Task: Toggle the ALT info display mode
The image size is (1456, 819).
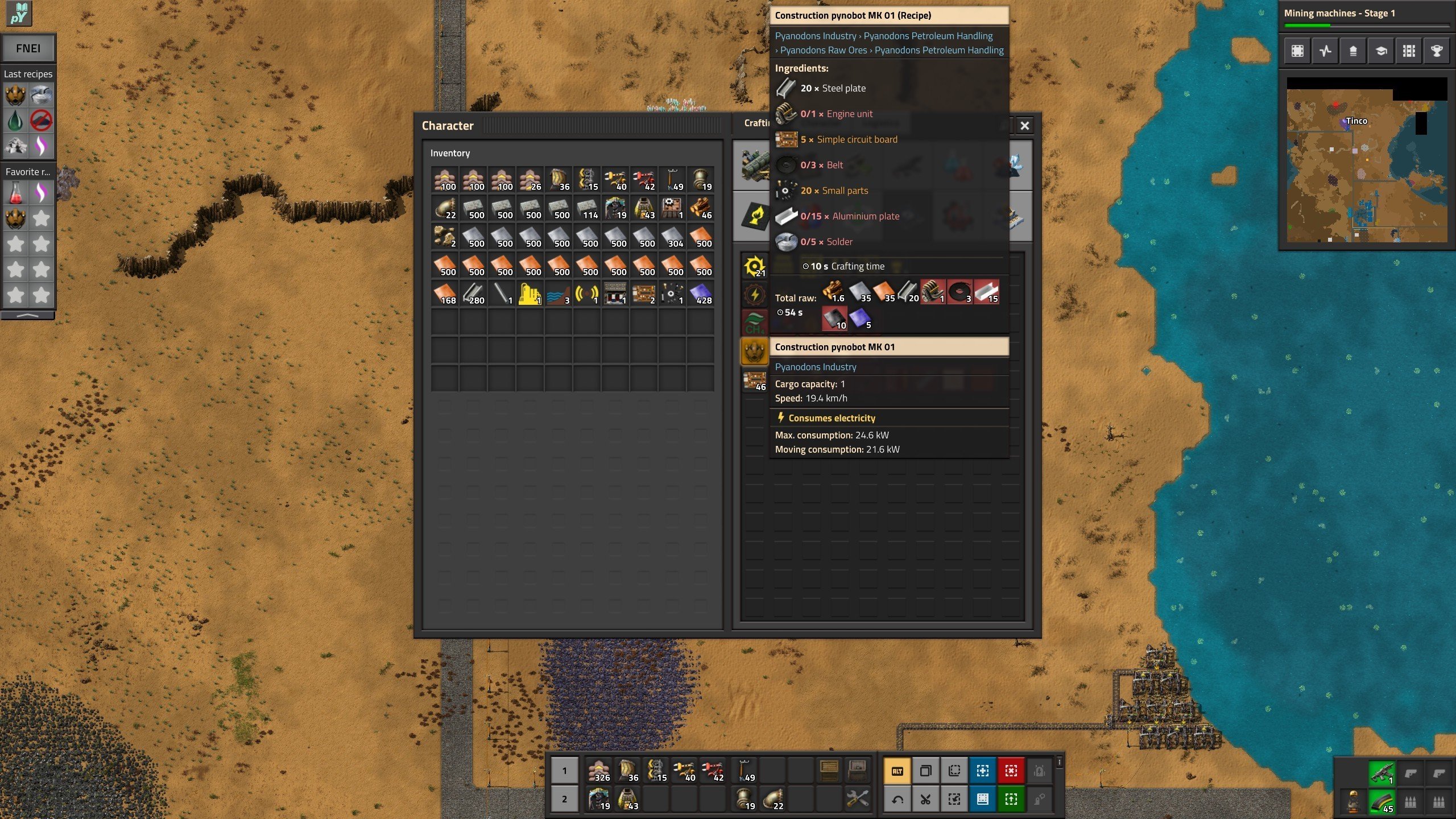Action: coord(897,770)
